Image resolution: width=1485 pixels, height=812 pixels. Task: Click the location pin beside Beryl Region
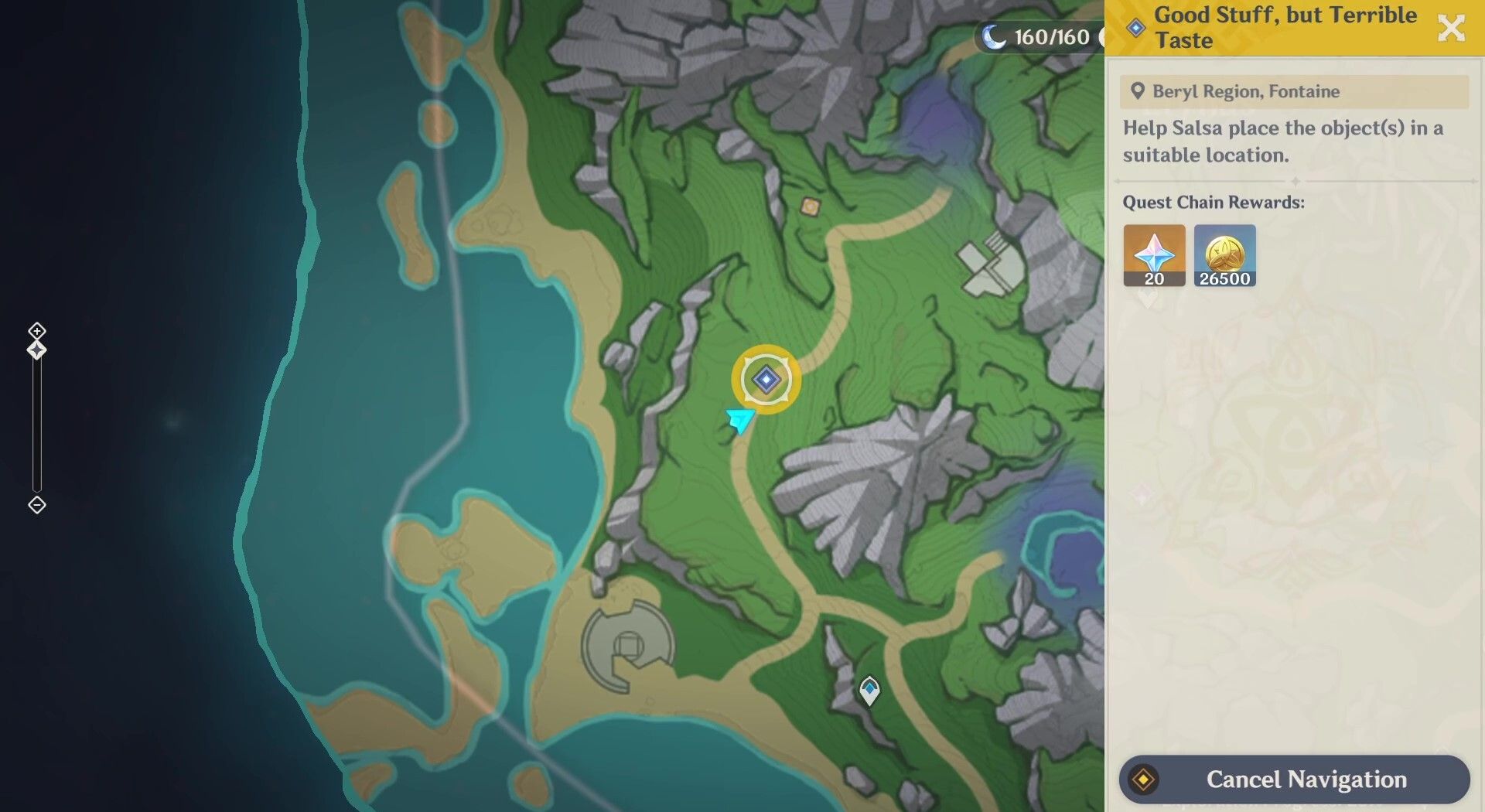[x=1136, y=90]
